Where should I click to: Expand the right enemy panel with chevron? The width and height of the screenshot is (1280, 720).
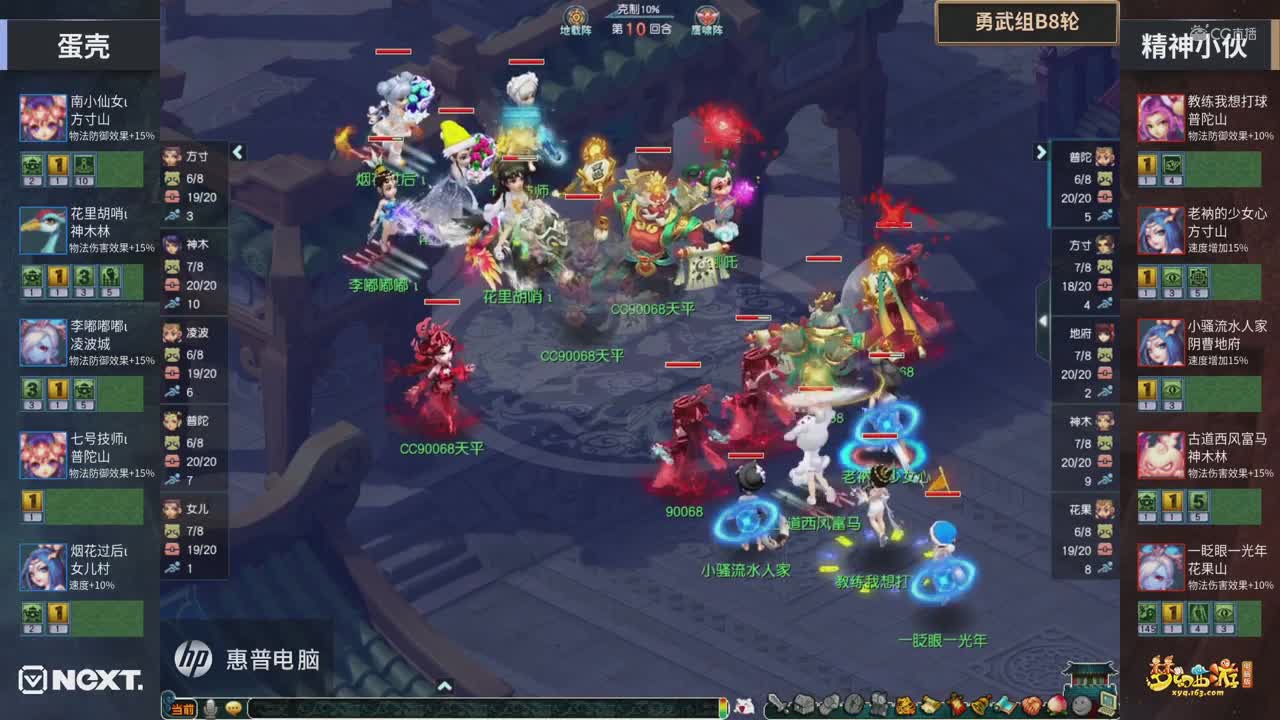coord(1041,150)
